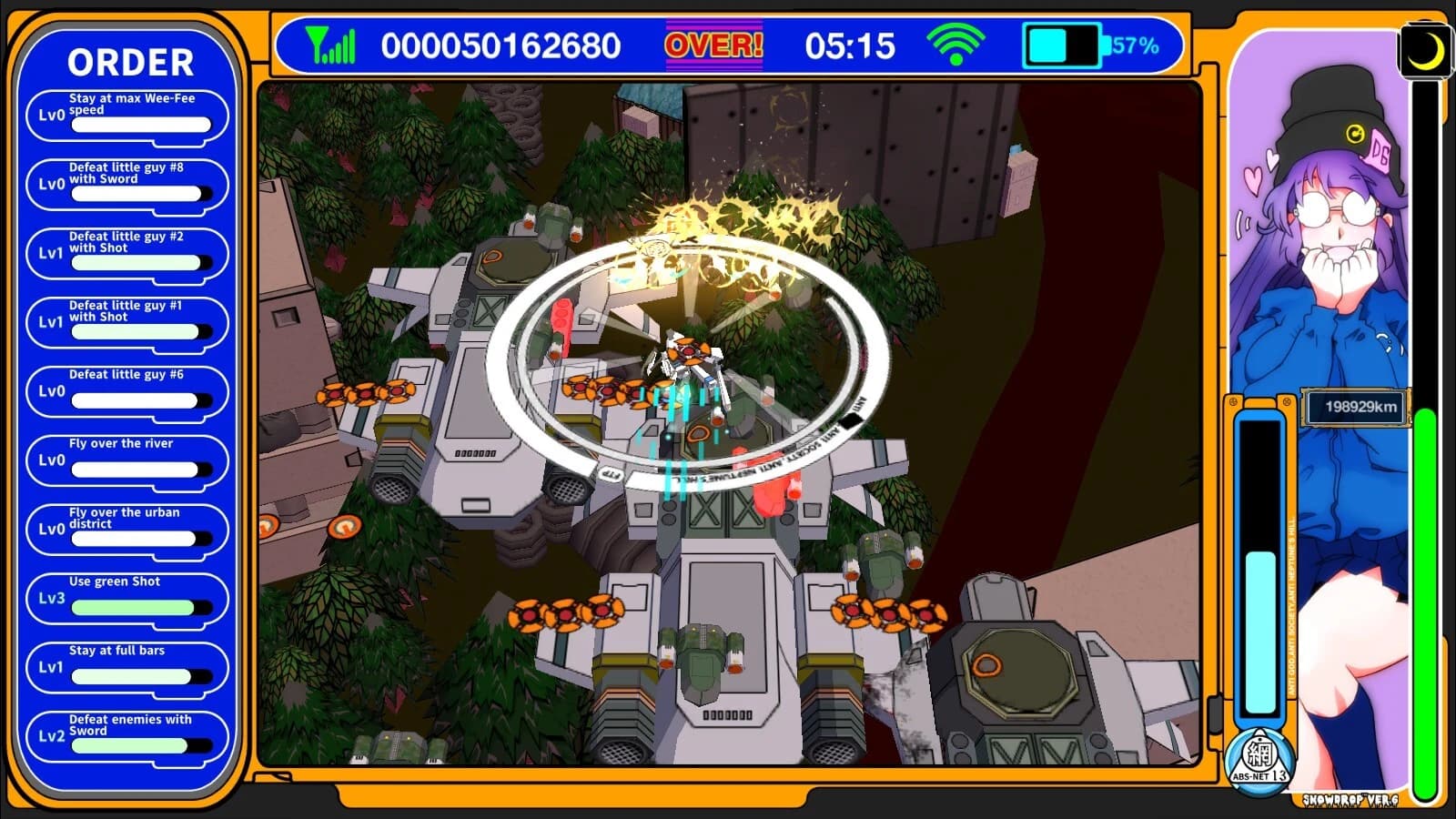This screenshot has height=819, width=1456.
Task: Toggle the 'Use green Shot' Lv3 order
Action: click(127, 597)
